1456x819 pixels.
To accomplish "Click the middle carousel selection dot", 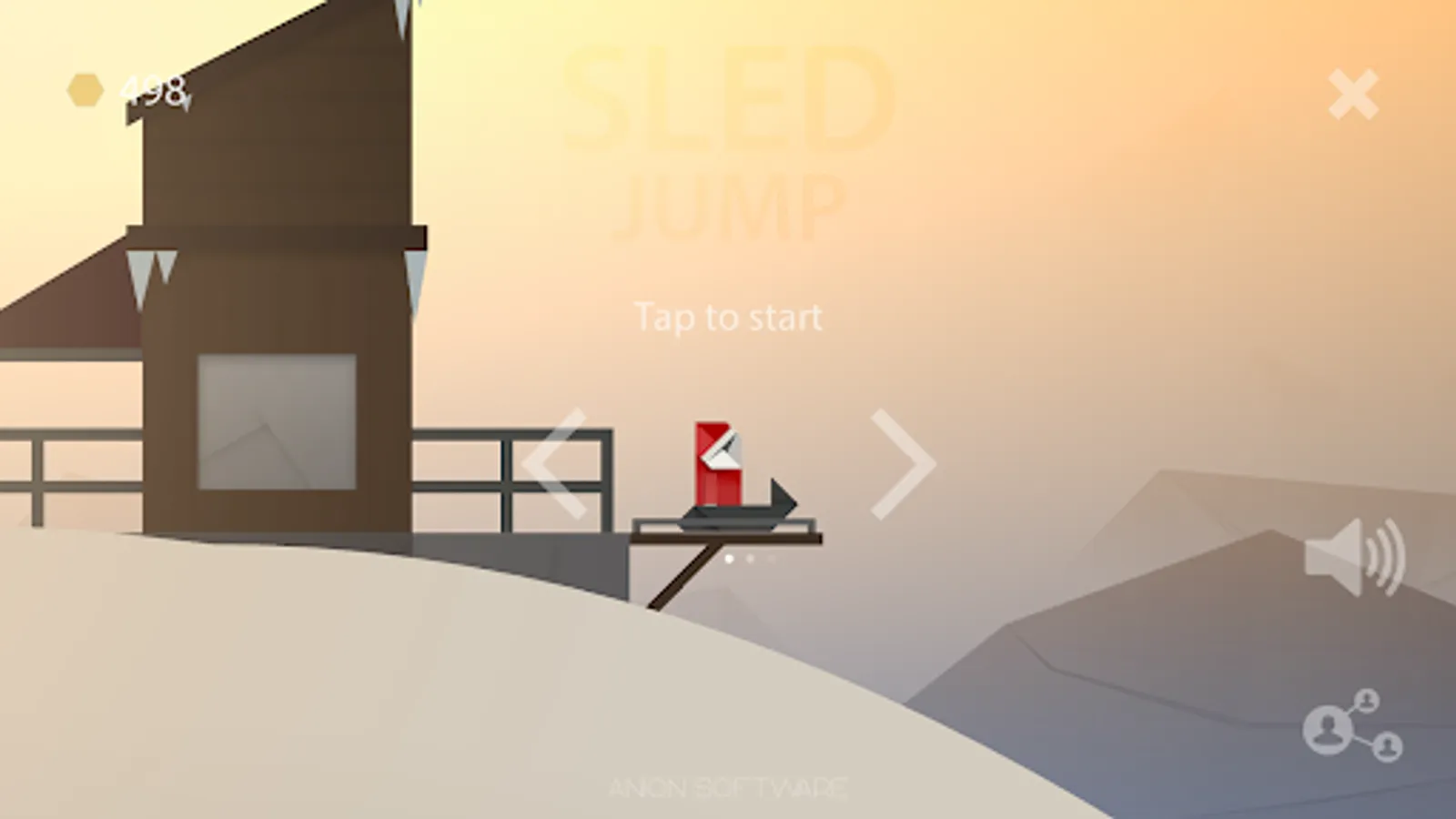I will 750,559.
